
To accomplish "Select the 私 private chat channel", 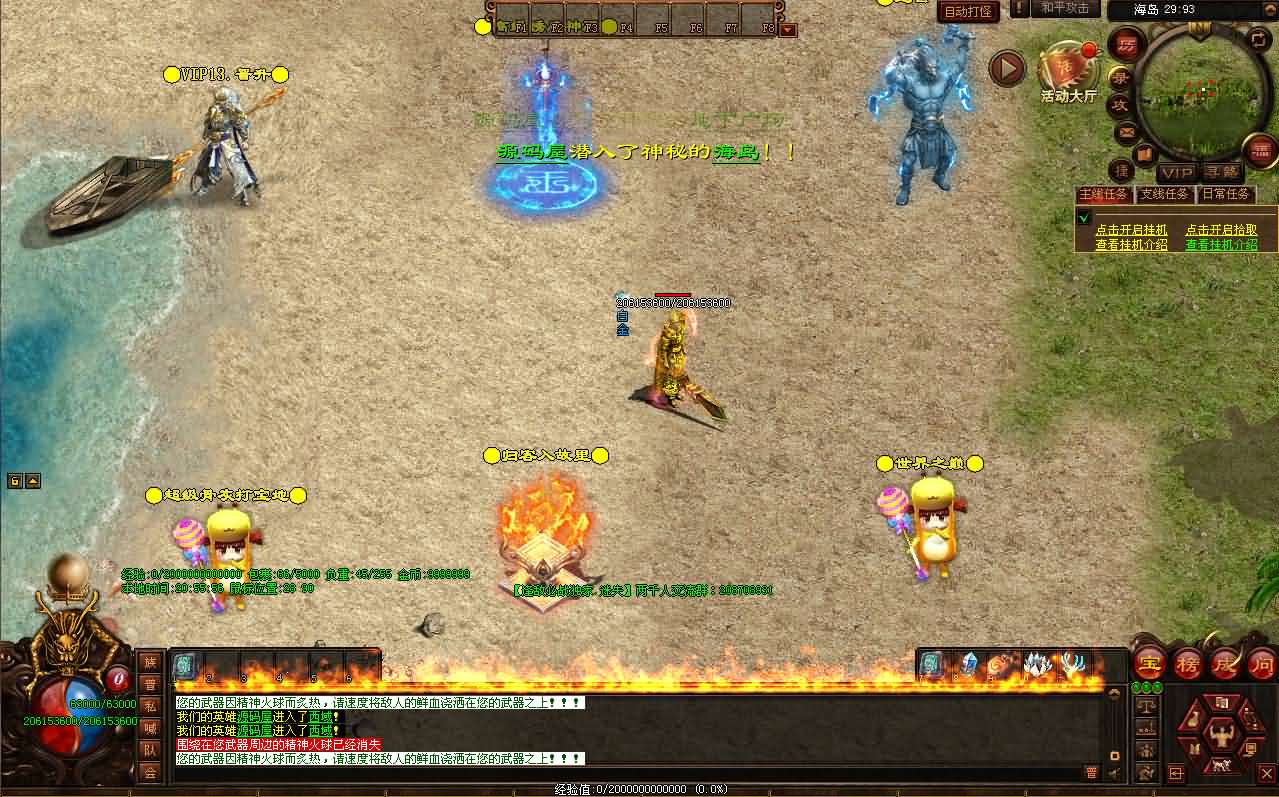I will coord(150,706).
